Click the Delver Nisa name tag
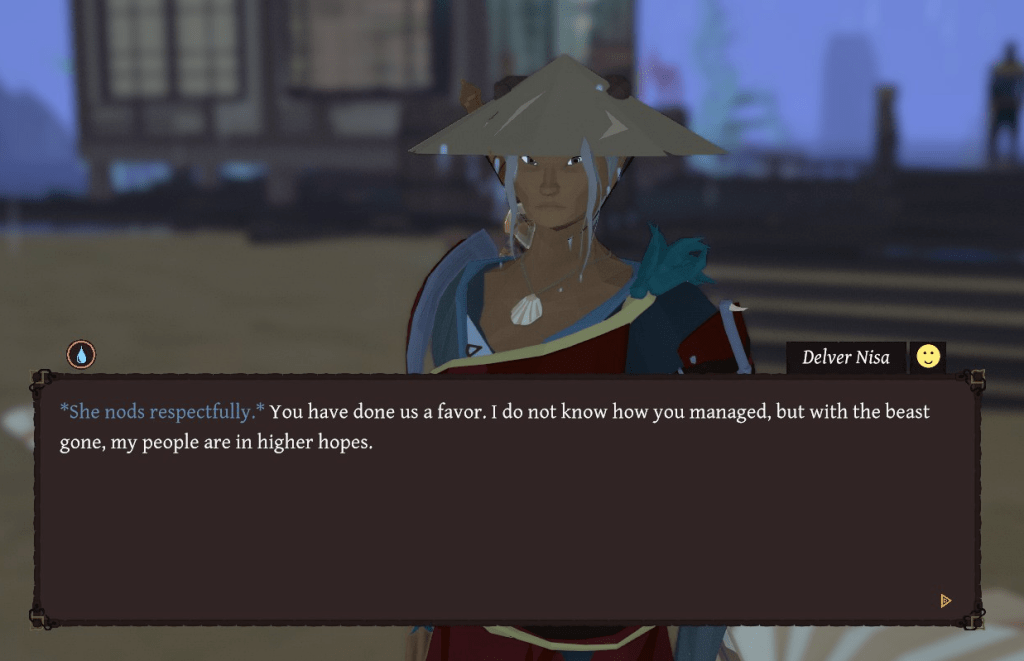The image size is (1024, 661). (x=845, y=357)
